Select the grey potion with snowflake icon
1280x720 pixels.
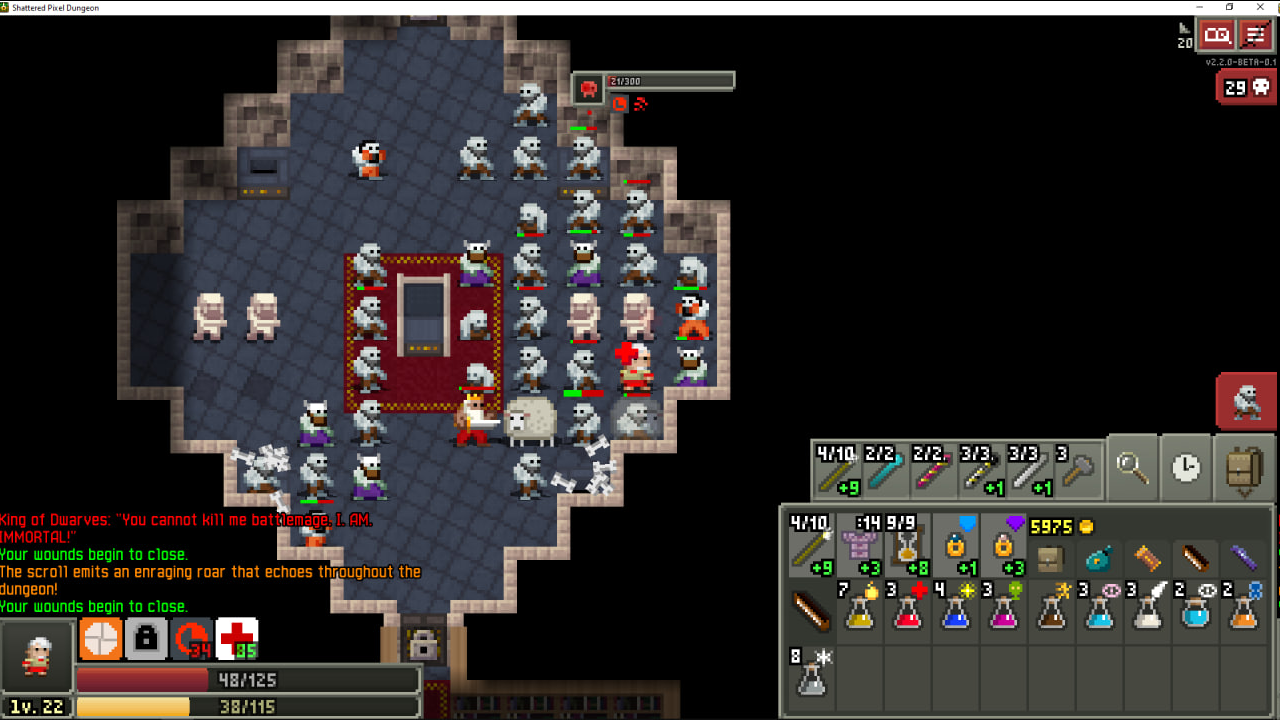(x=811, y=672)
